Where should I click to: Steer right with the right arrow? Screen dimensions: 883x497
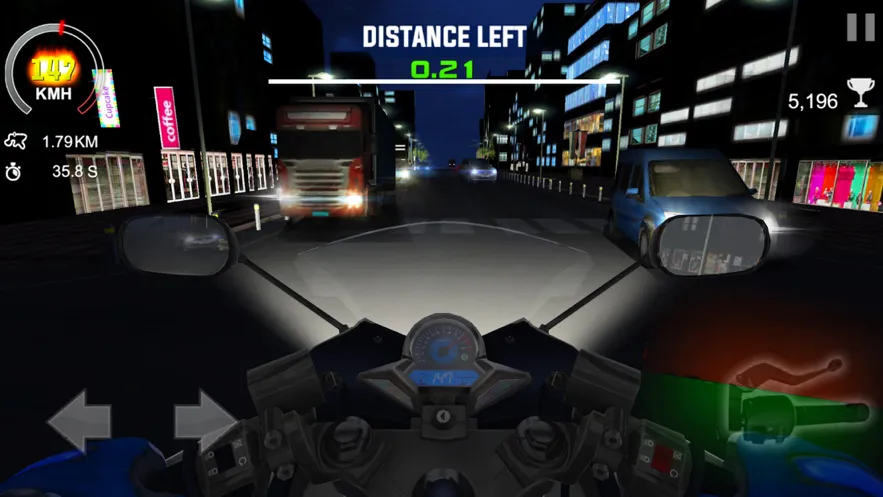click(x=205, y=420)
